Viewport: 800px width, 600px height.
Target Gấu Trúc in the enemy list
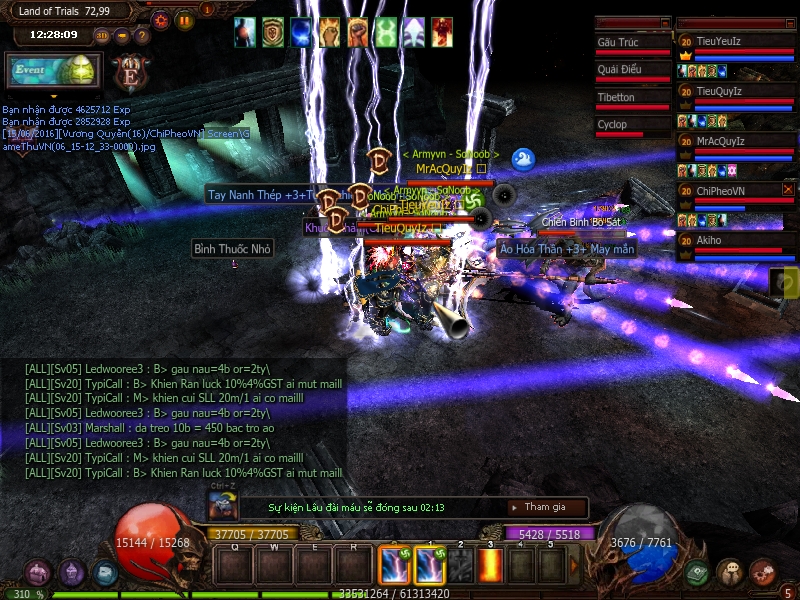tap(632, 43)
